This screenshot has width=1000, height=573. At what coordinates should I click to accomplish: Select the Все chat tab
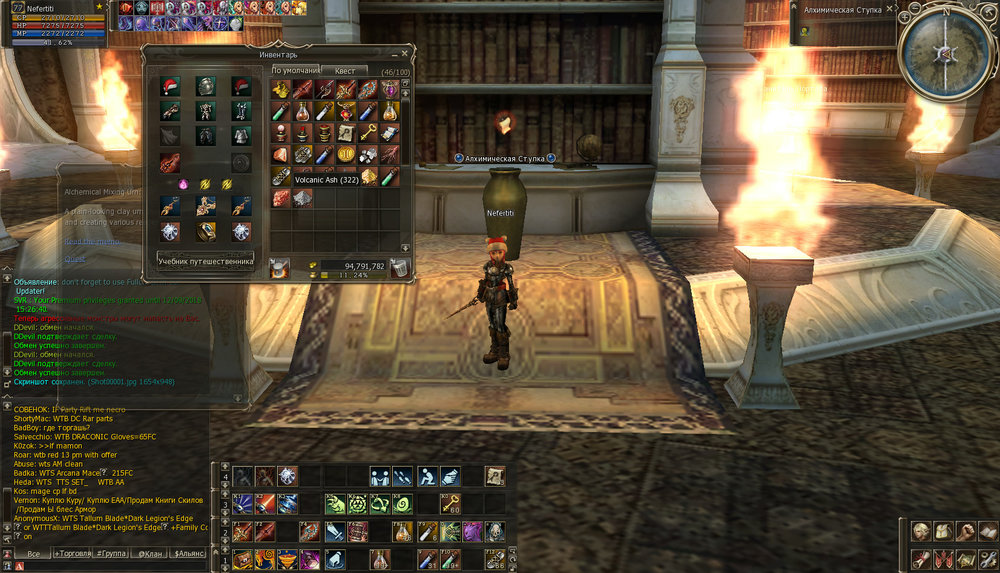click(x=33, y=553)
